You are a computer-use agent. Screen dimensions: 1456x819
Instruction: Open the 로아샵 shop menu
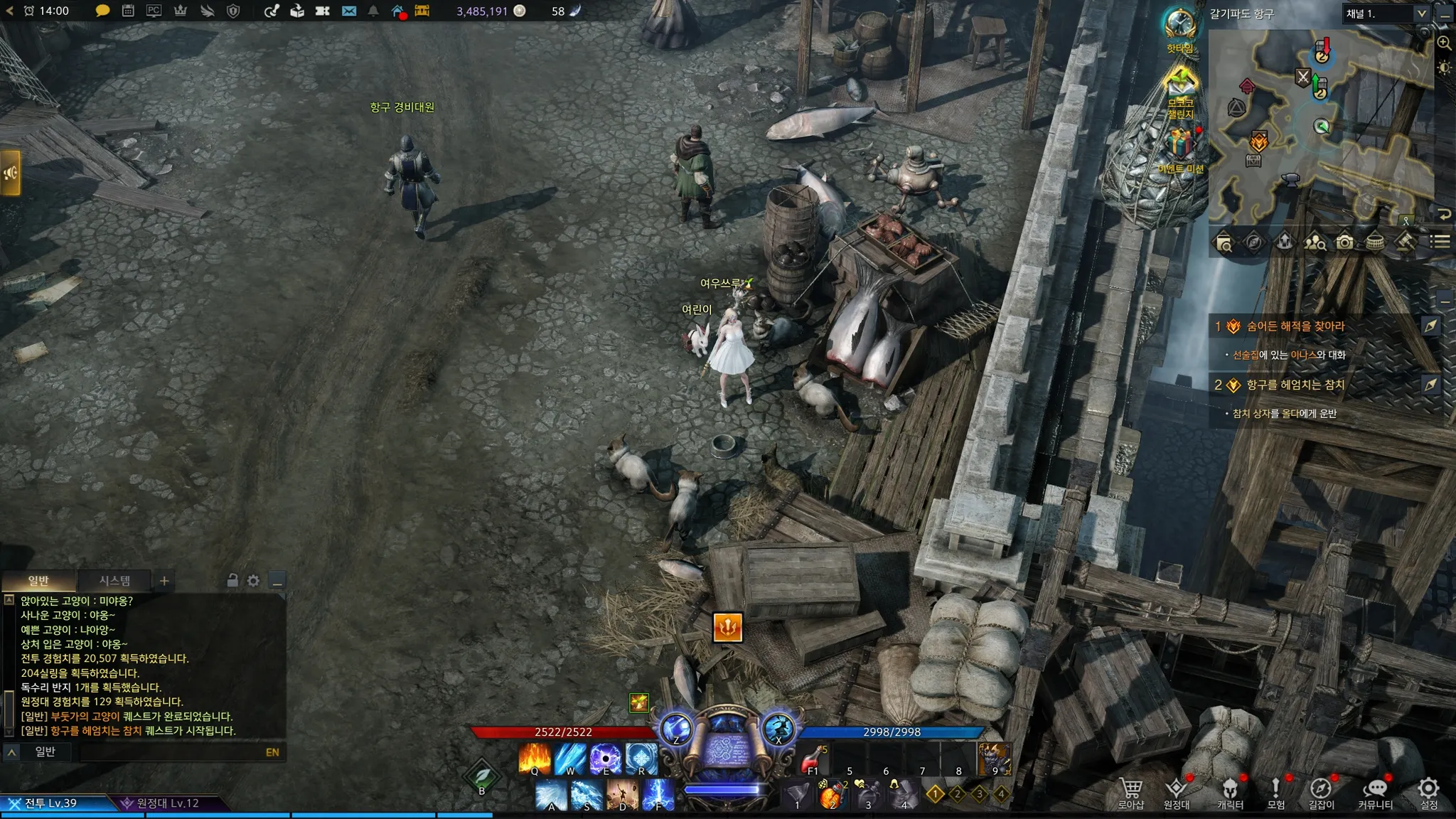(x=1130, y=793)
